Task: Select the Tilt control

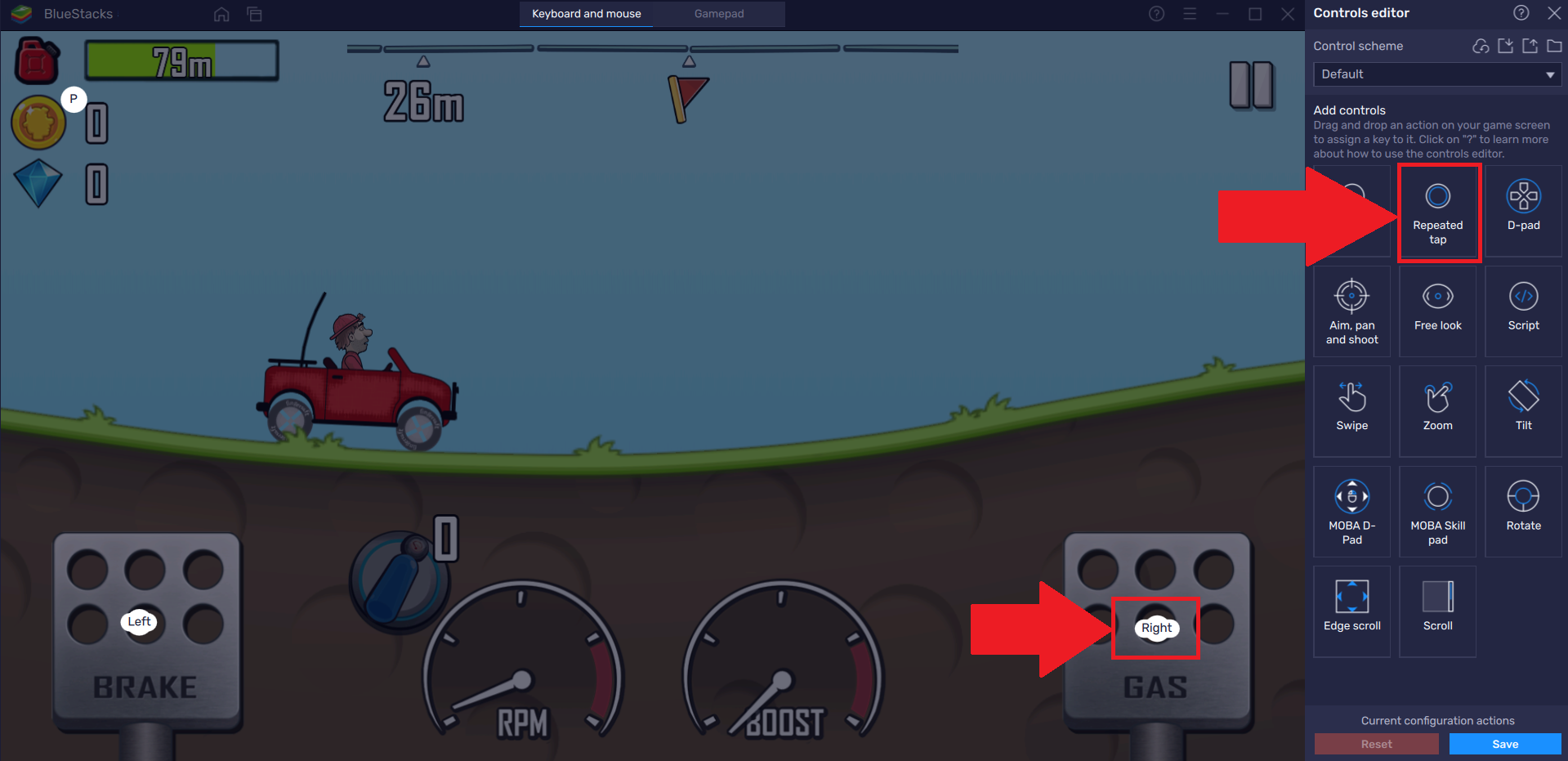Action: pyautogui.click(x=1522, y=409)
